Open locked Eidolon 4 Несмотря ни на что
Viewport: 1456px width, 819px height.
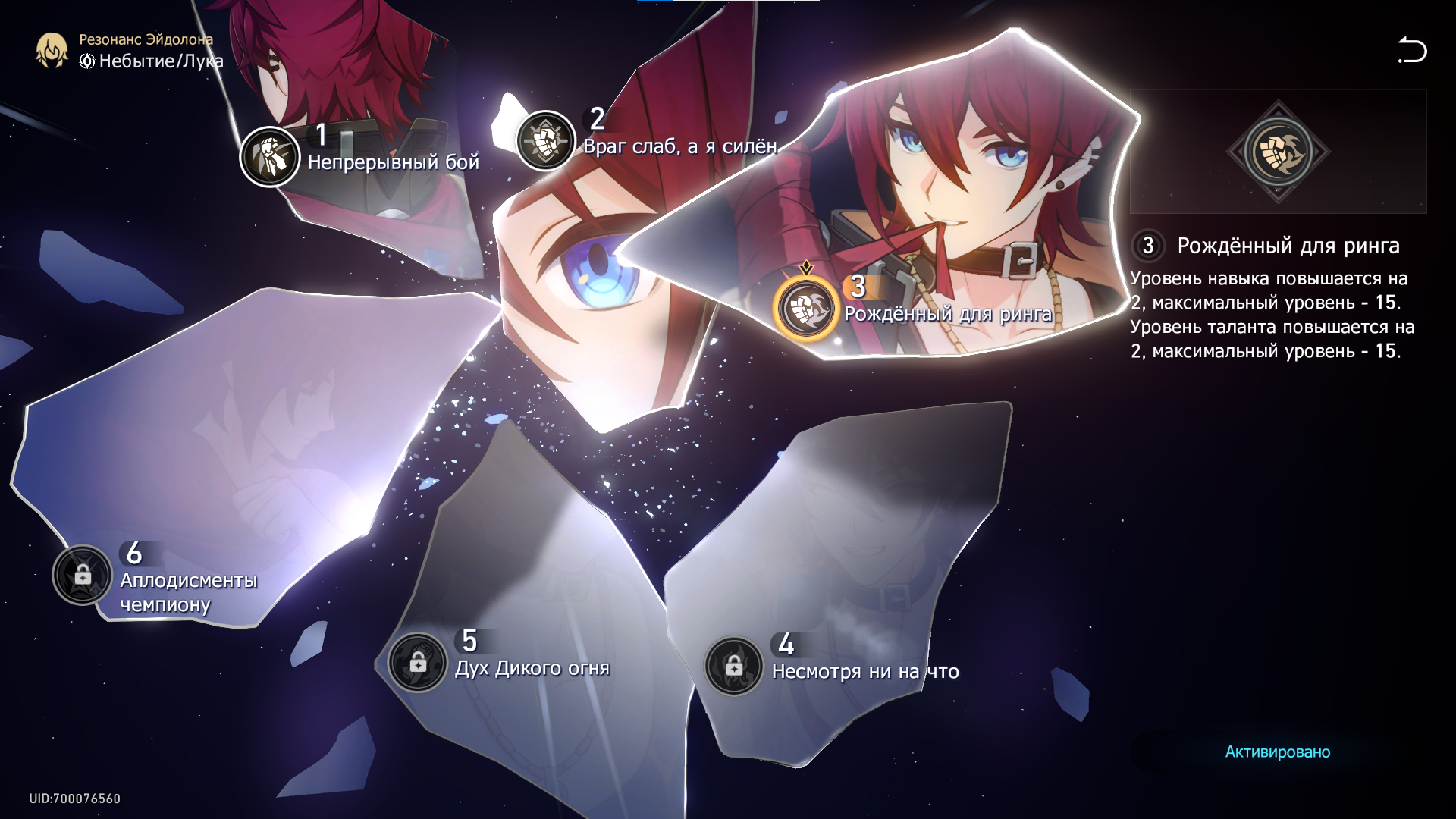pyautogui.click(x=733, y=667)
